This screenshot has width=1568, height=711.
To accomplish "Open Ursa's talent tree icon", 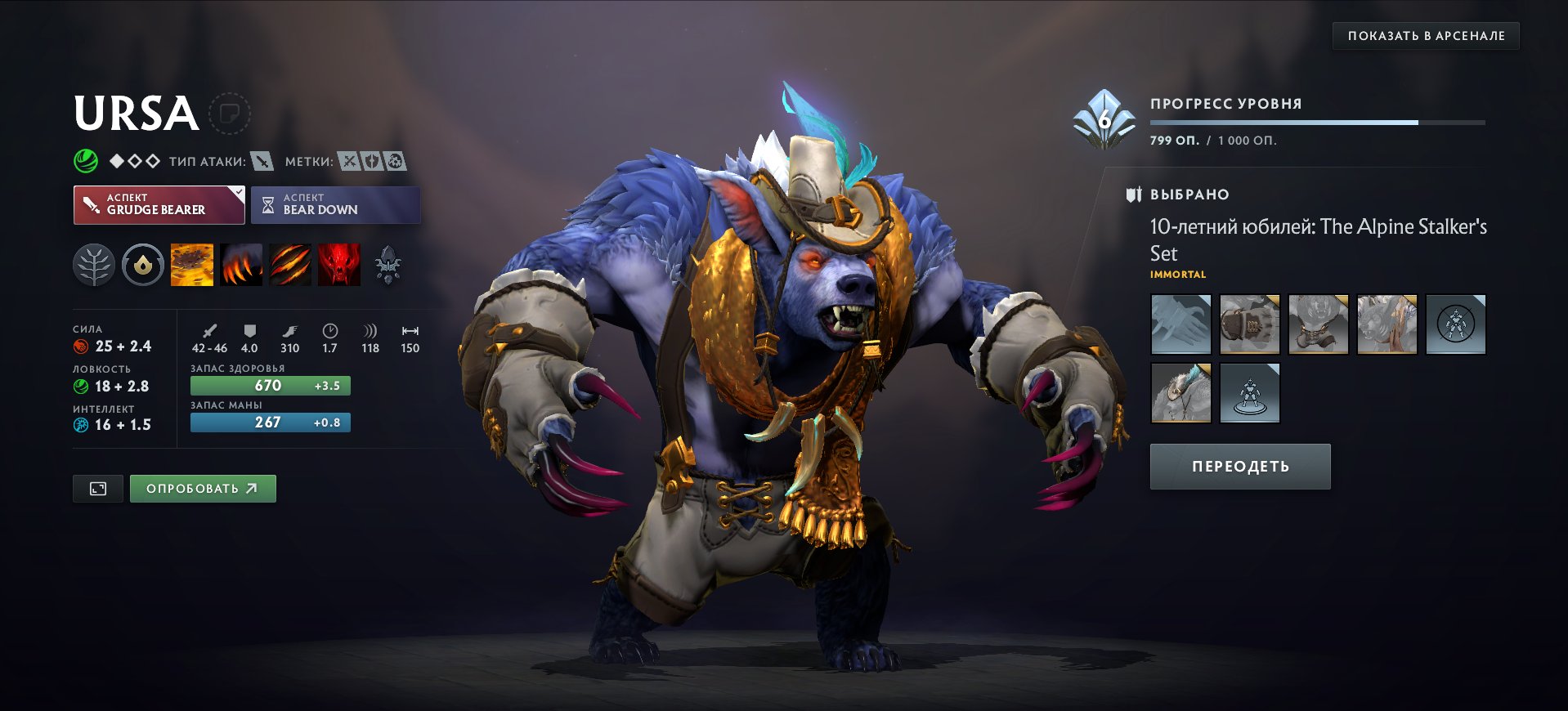I will pyautogui.click(x=94, y=263).
